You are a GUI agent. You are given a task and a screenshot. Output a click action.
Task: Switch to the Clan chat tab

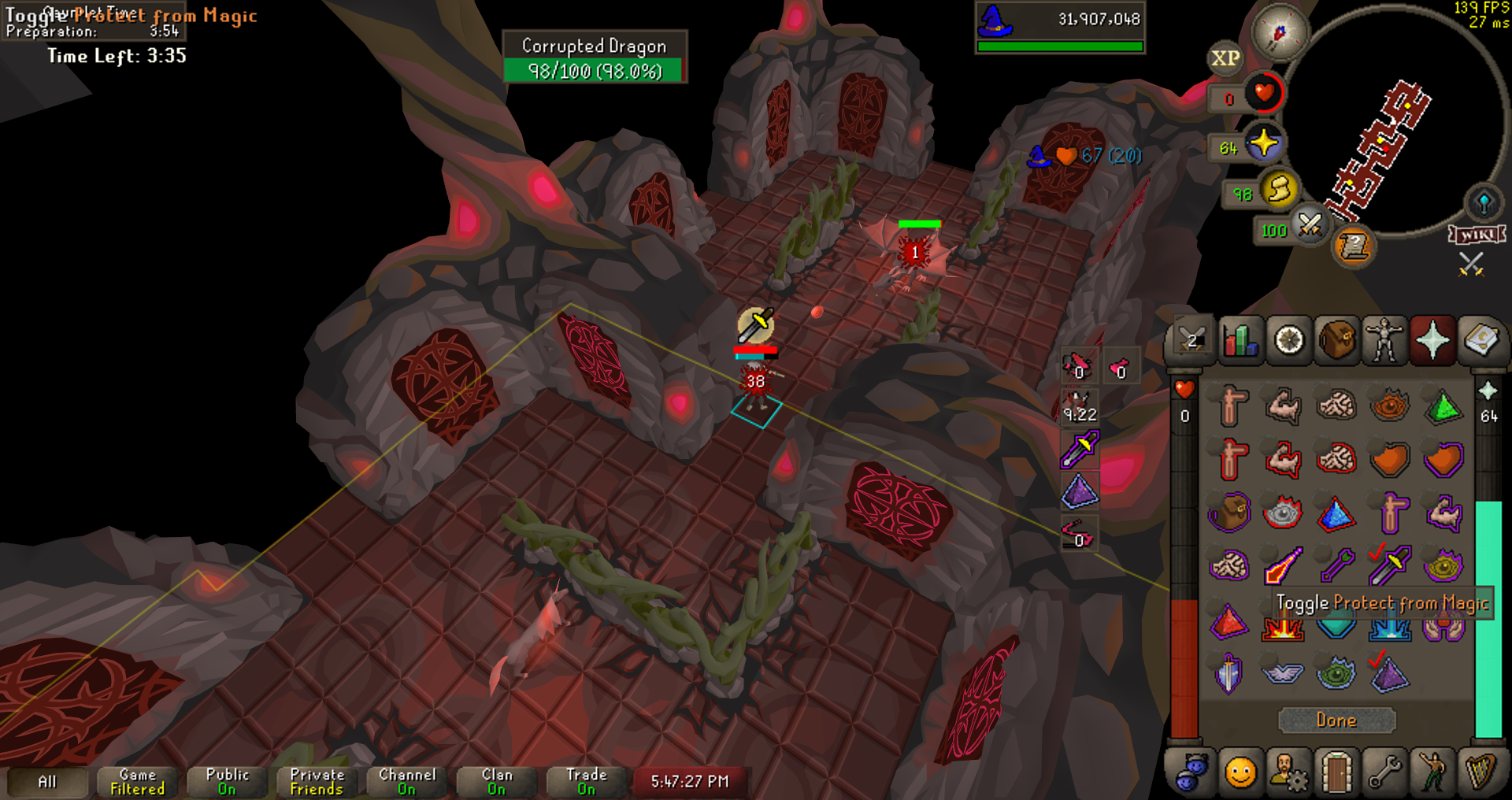click(497, 782)
